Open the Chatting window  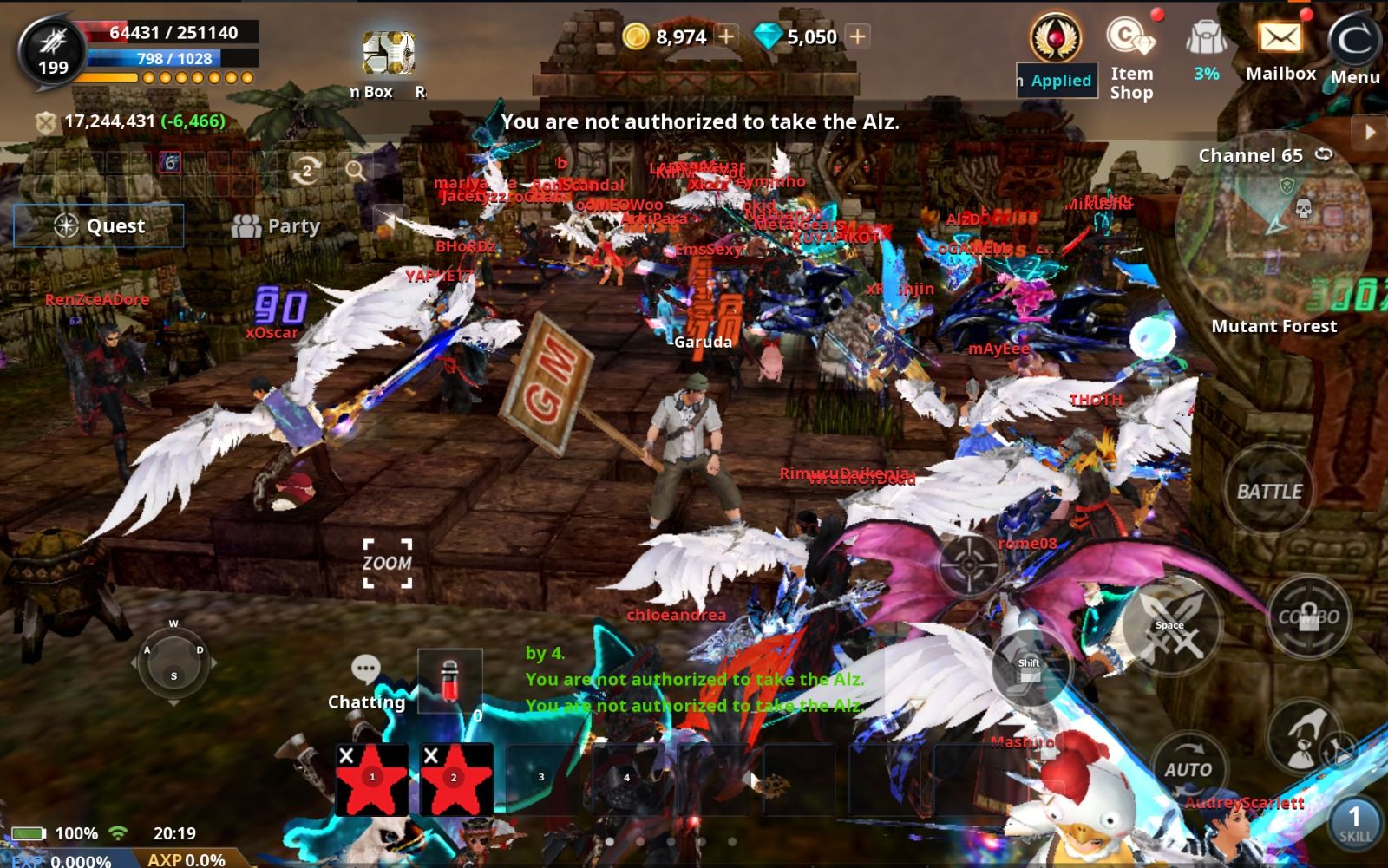click(366, 682)
